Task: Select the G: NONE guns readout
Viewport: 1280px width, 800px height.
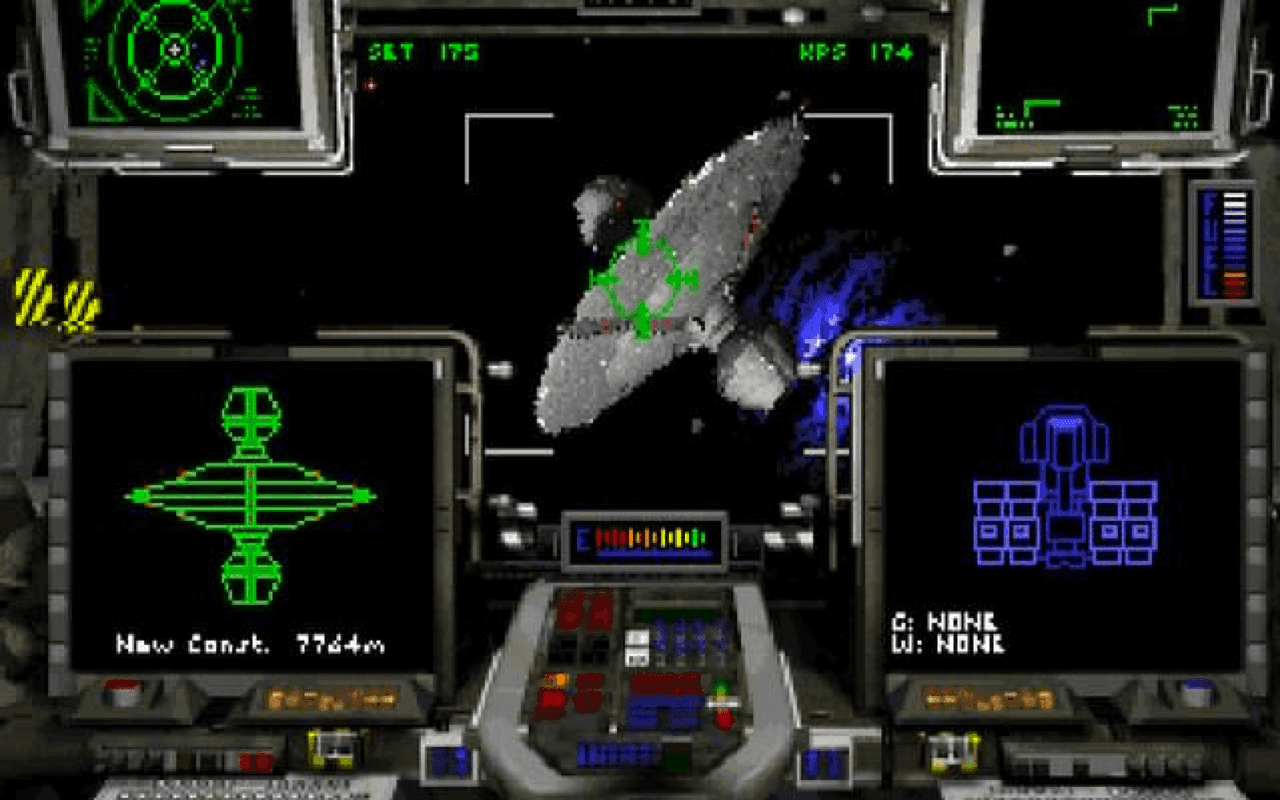Action: point(944,621)
